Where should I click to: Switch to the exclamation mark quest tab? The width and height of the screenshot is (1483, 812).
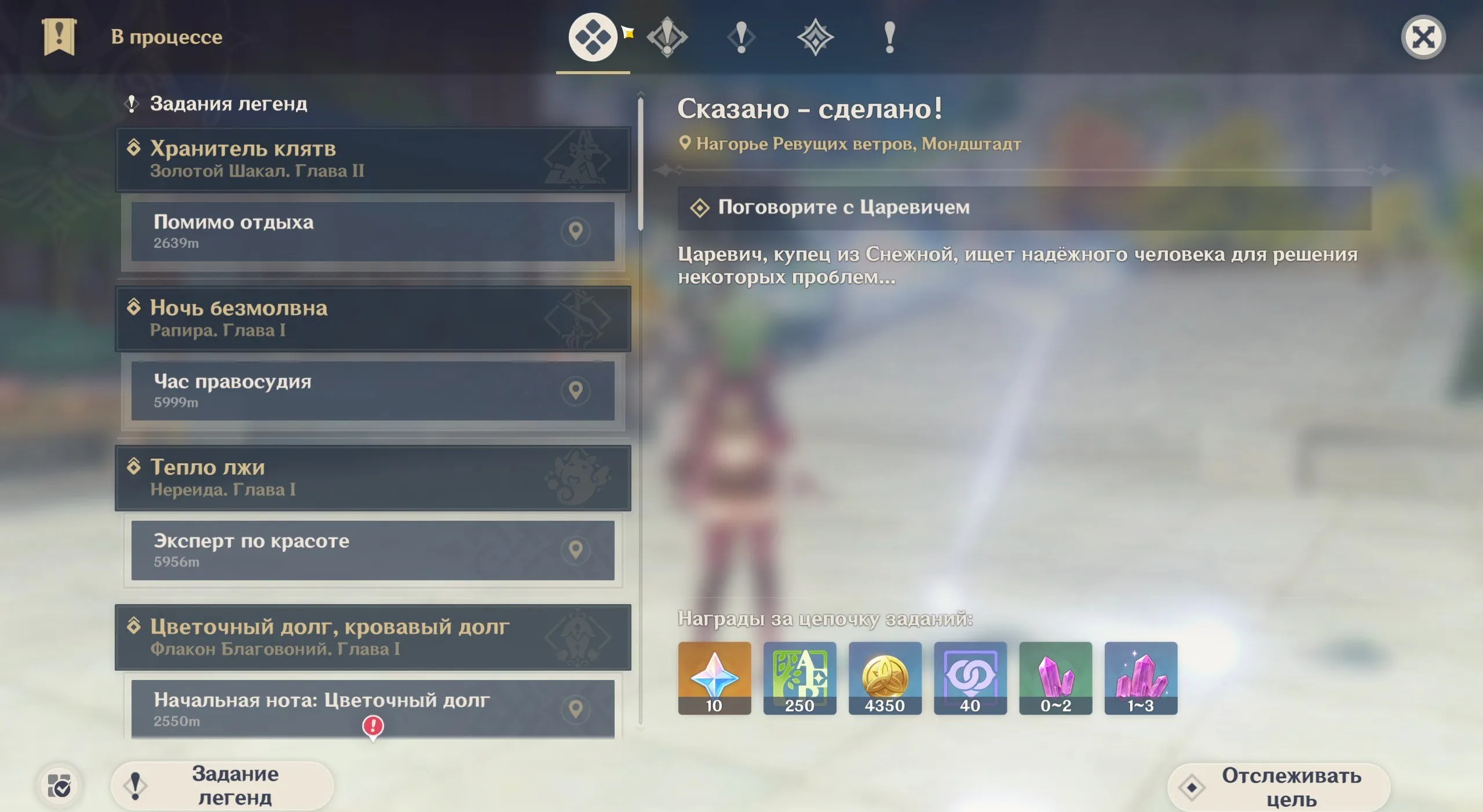740,36
